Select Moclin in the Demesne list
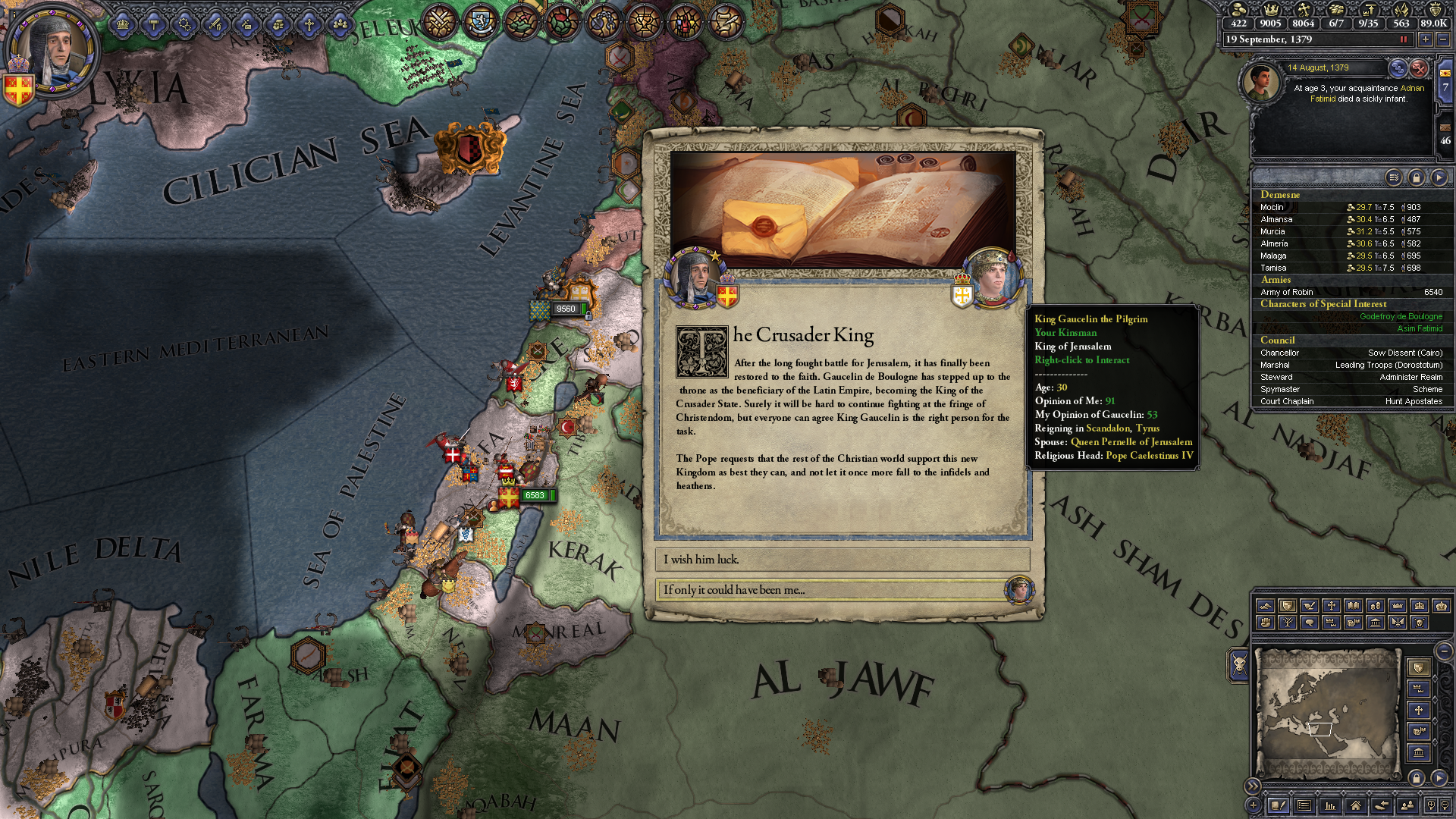The width and height of the screenshot is (1456, 819). pos(1273,207)
